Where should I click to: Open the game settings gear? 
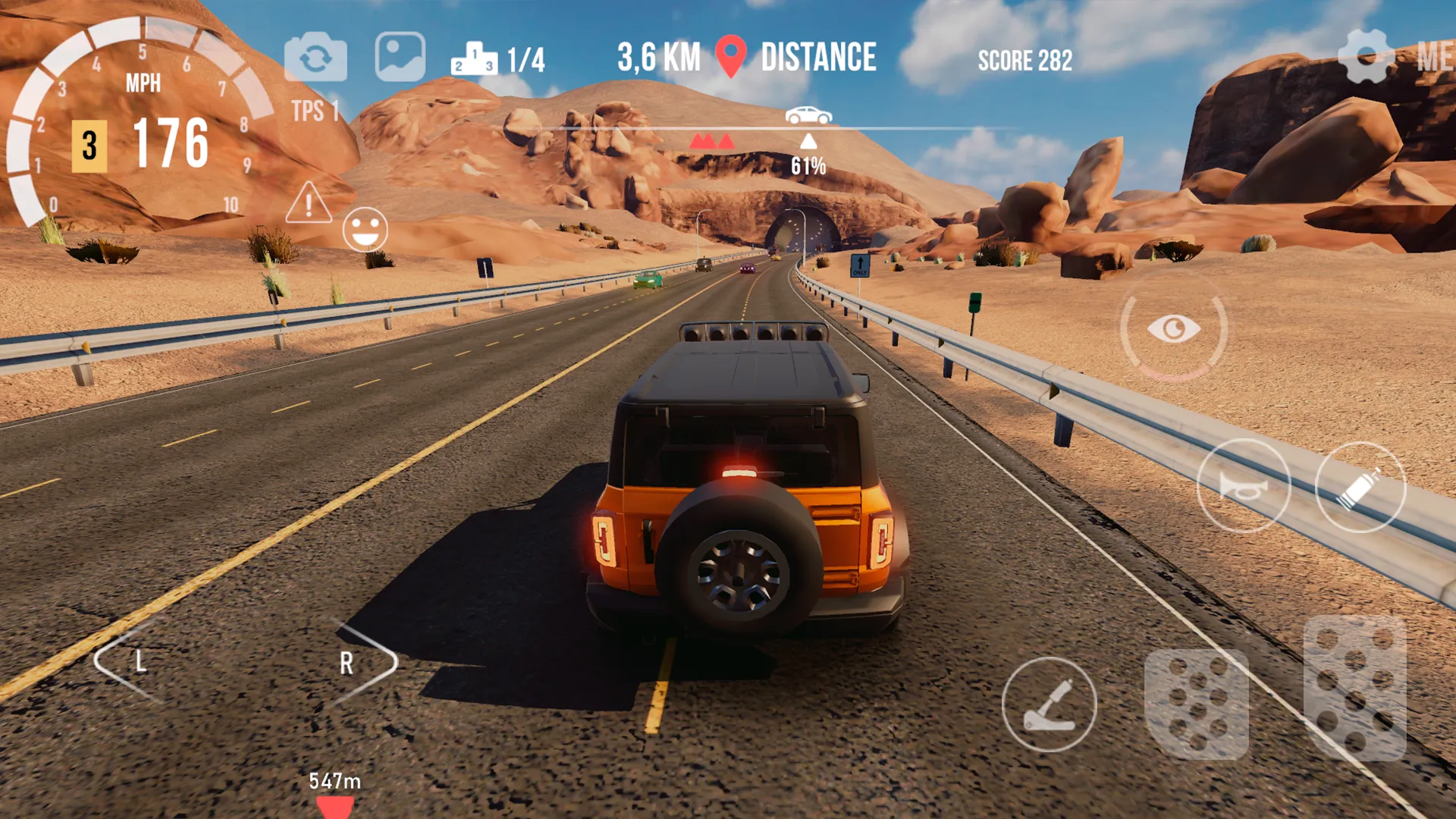click(x=1367, y=55)
